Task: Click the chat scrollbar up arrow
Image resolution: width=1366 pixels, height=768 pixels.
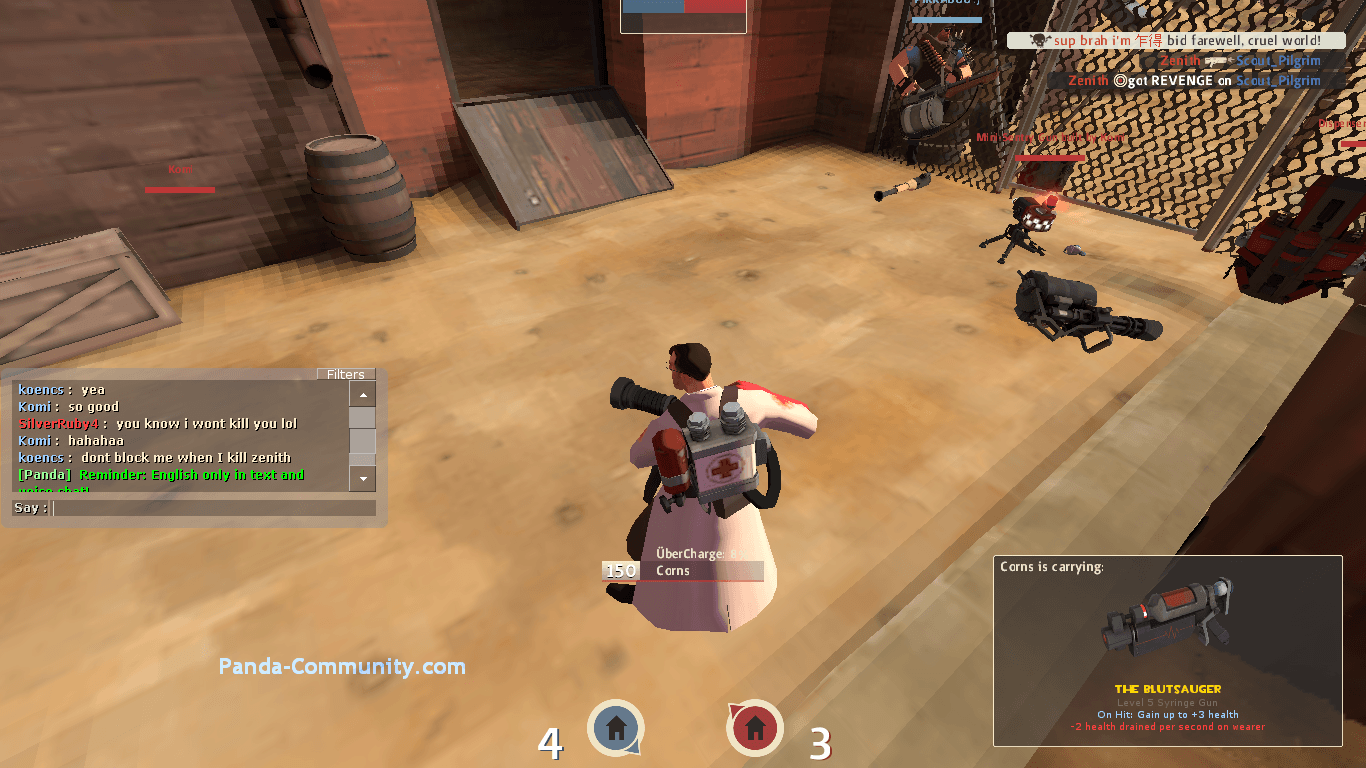Action: pyautogui.click(x=362, y=394)
